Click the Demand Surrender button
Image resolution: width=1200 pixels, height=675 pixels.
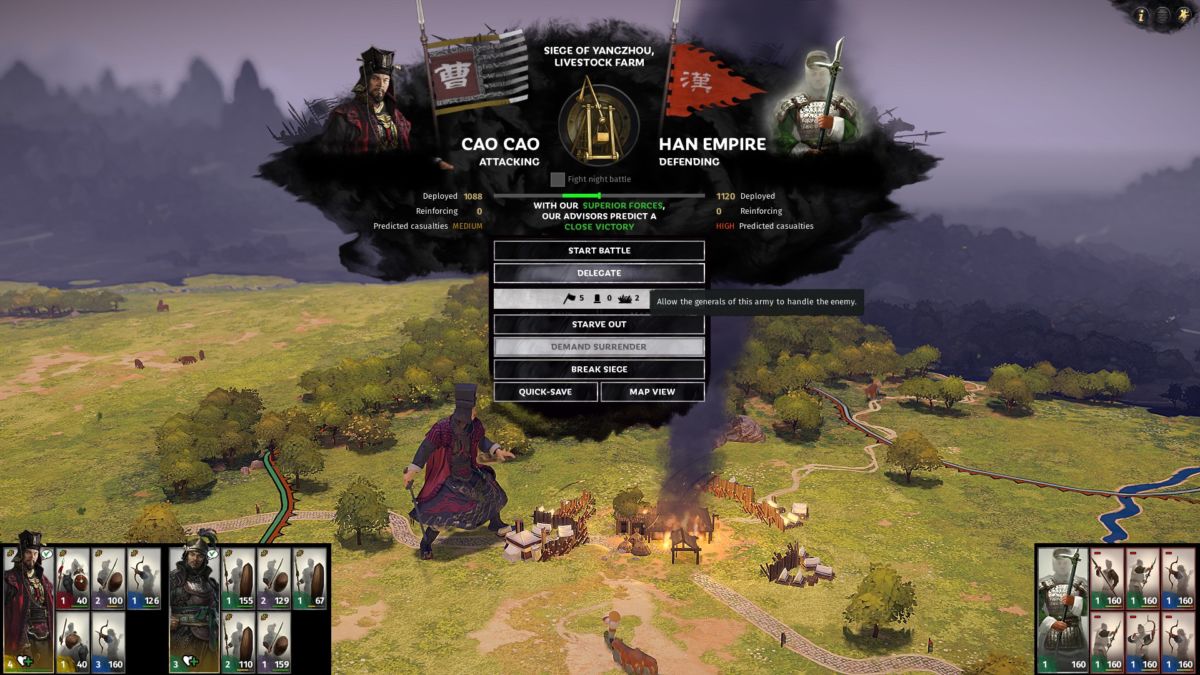598,347
